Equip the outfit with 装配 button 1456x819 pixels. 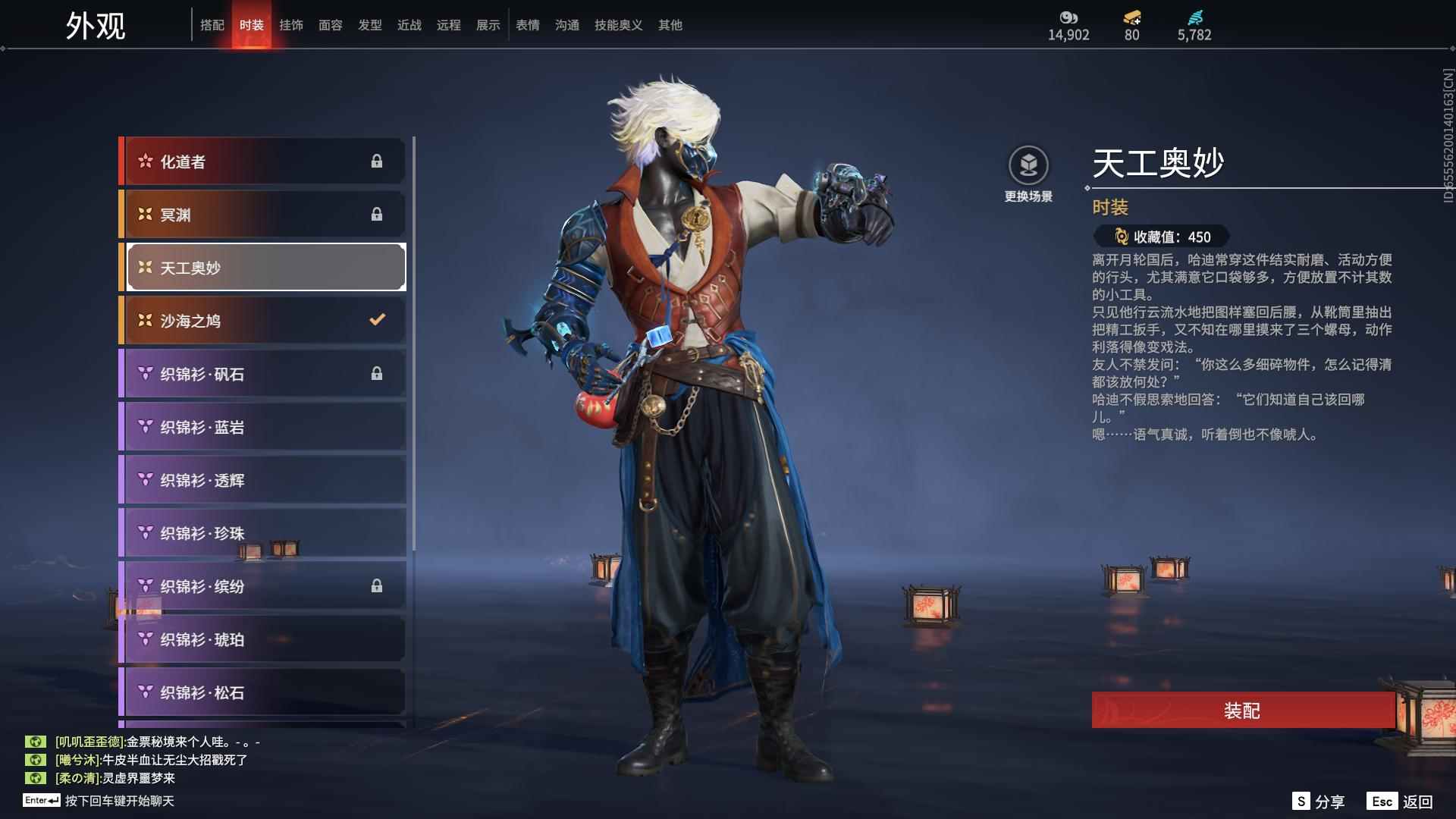pos(1242,711)
